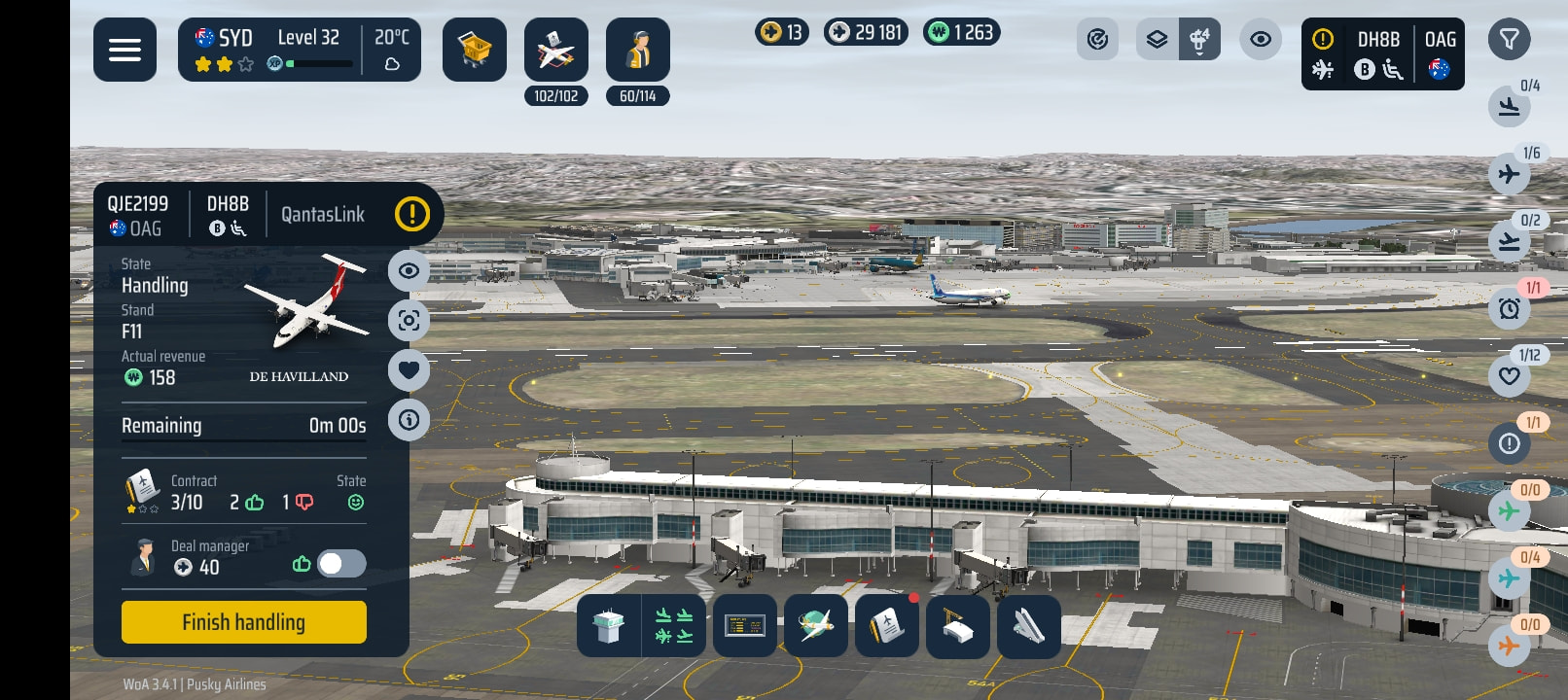Viewport: 1568px width, 700px height.
Task: Open the staff icon showing 60/114
Action: 637,51
